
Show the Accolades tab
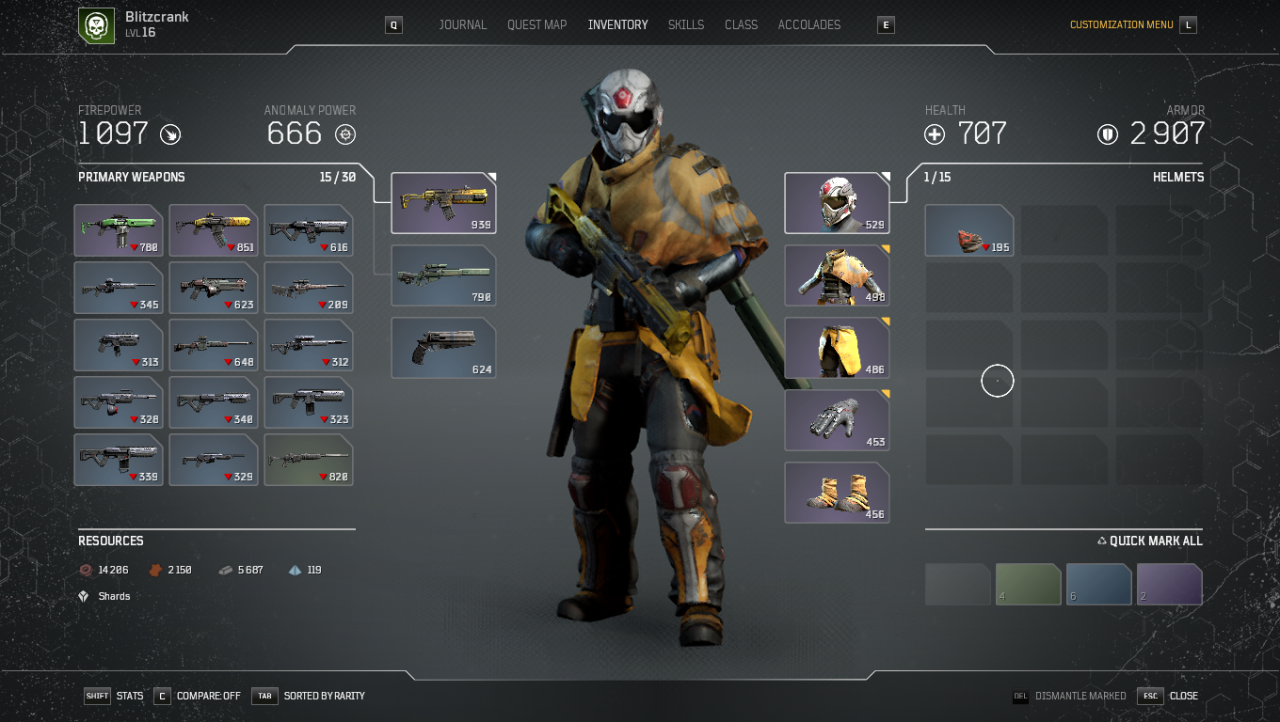(809, 25)
